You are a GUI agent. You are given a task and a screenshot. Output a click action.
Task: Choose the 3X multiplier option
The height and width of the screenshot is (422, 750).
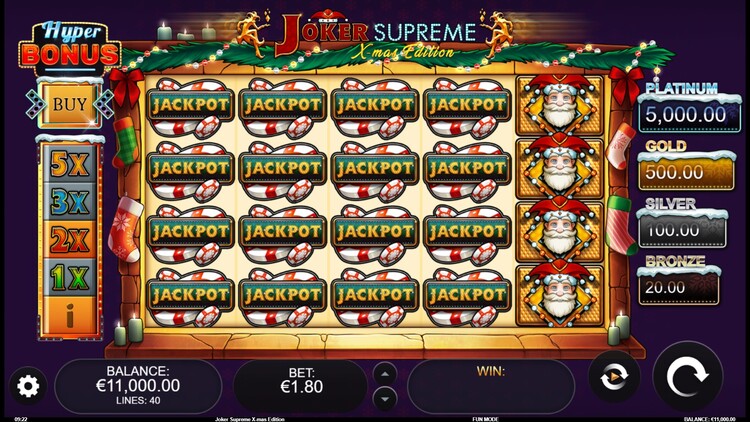point(70,203)
